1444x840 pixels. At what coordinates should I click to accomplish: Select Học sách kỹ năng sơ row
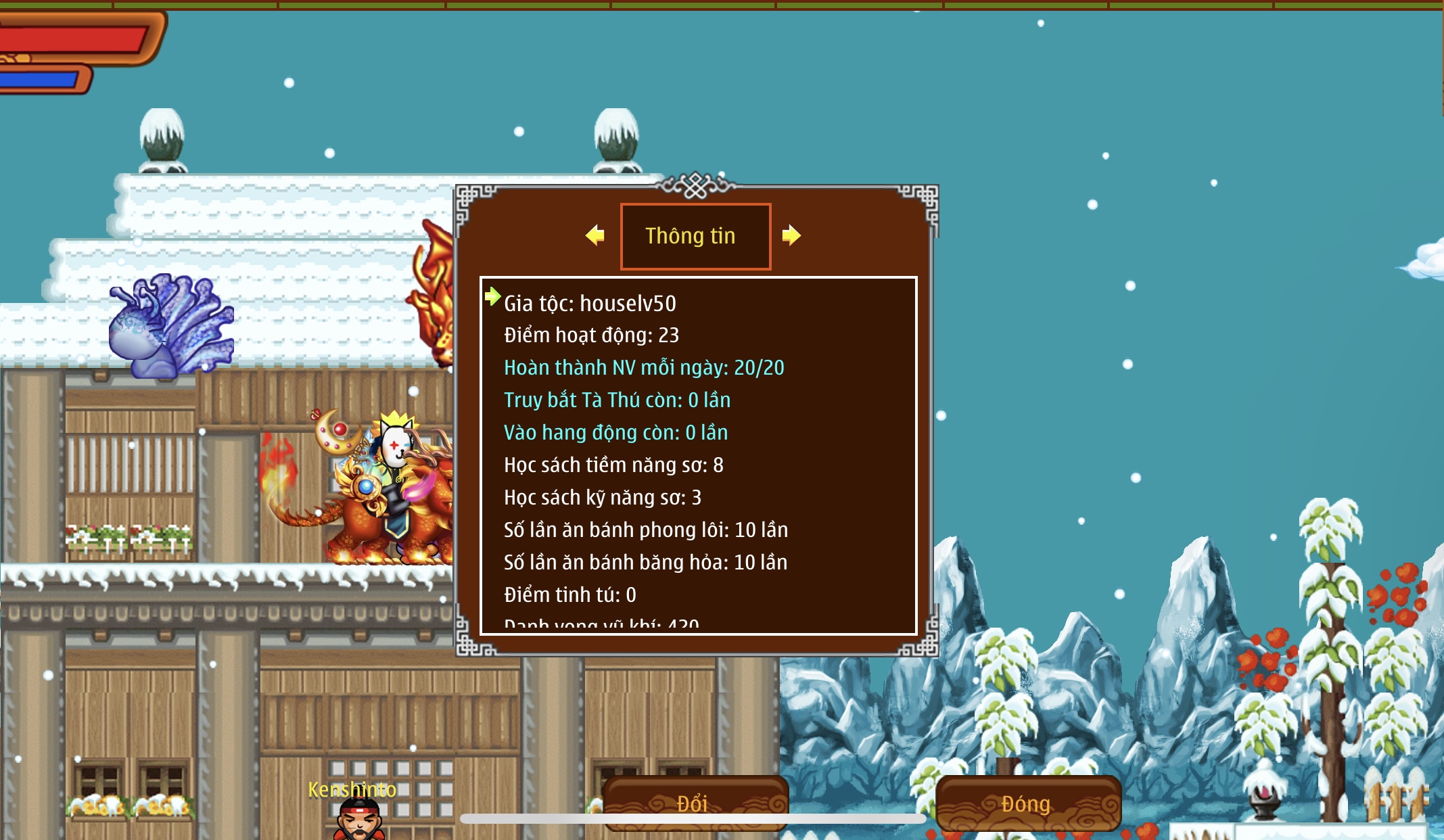click(602, 498)
